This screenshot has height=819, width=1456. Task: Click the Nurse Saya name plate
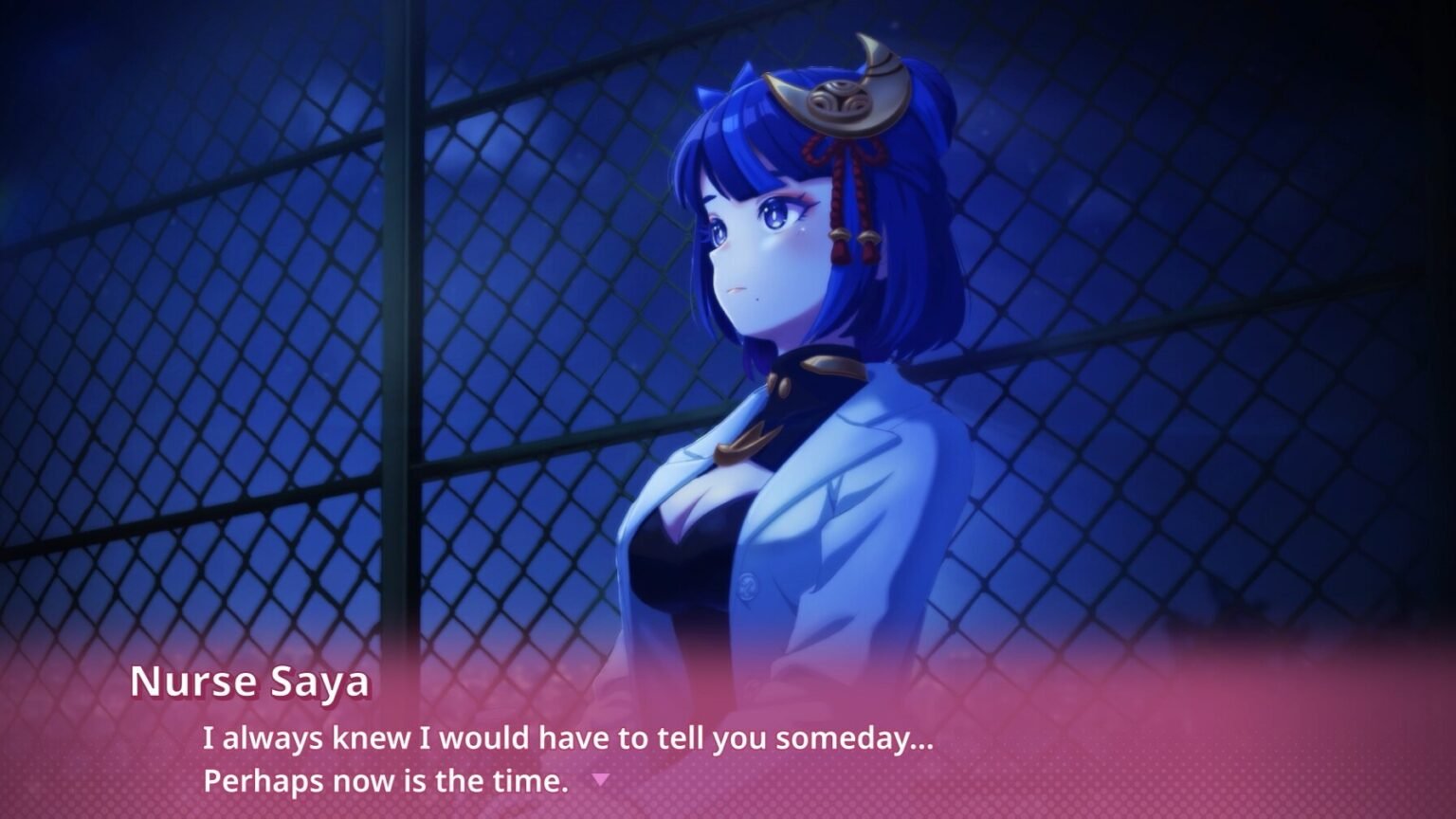(x=251, y=682)
